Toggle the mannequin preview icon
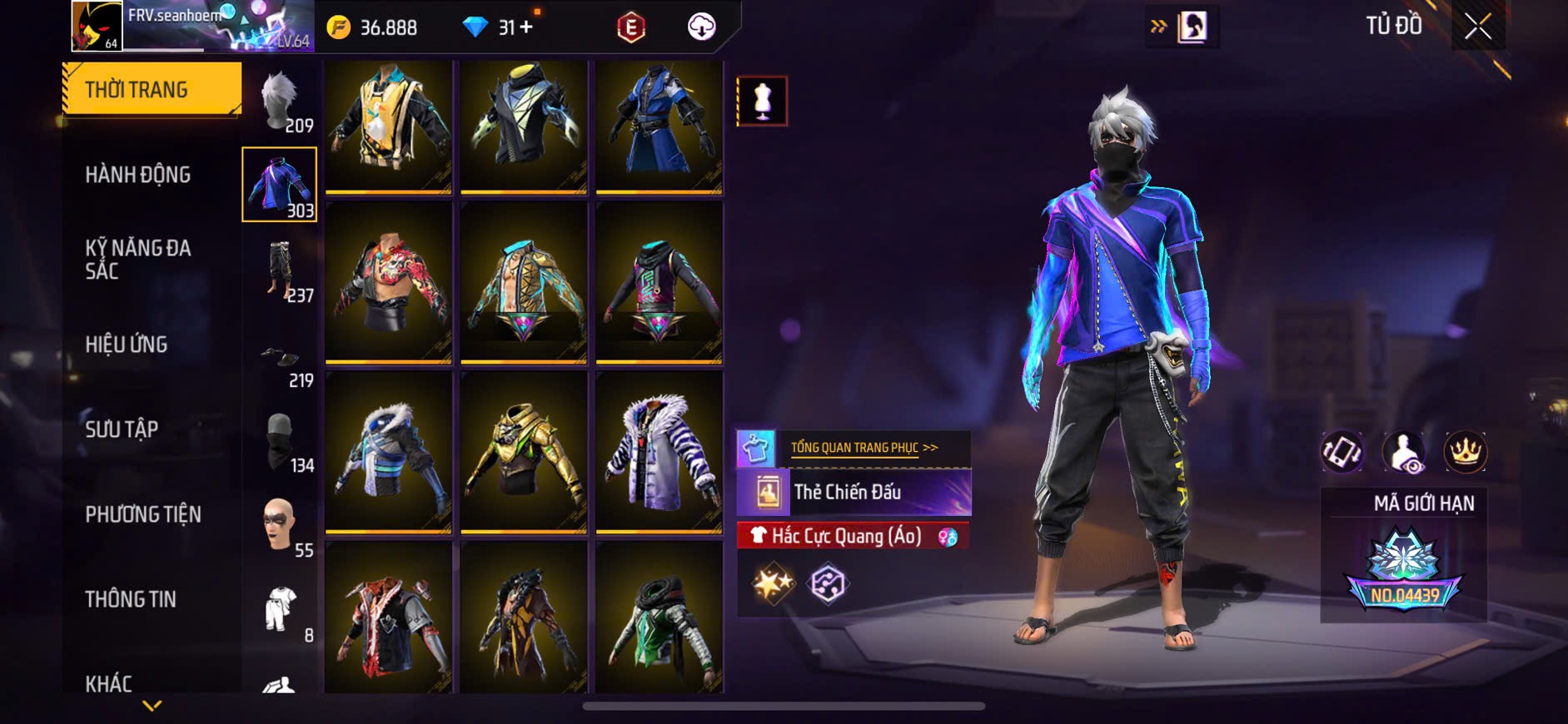Image resolution: width=1568 pixels, height=724 pixels. coord(762,101)
